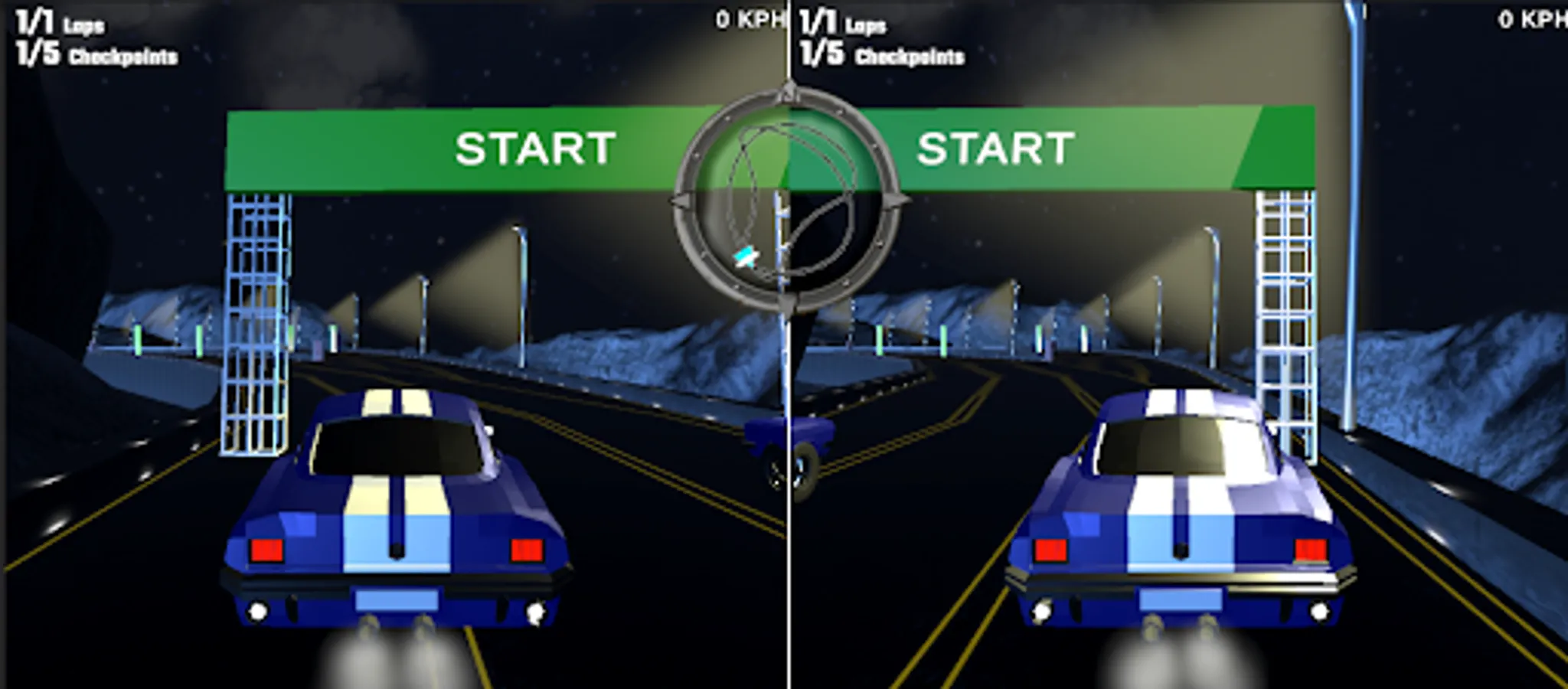Click the right START banner
This screenshot has height=689, width=1568.
click(x=995, y=149)
